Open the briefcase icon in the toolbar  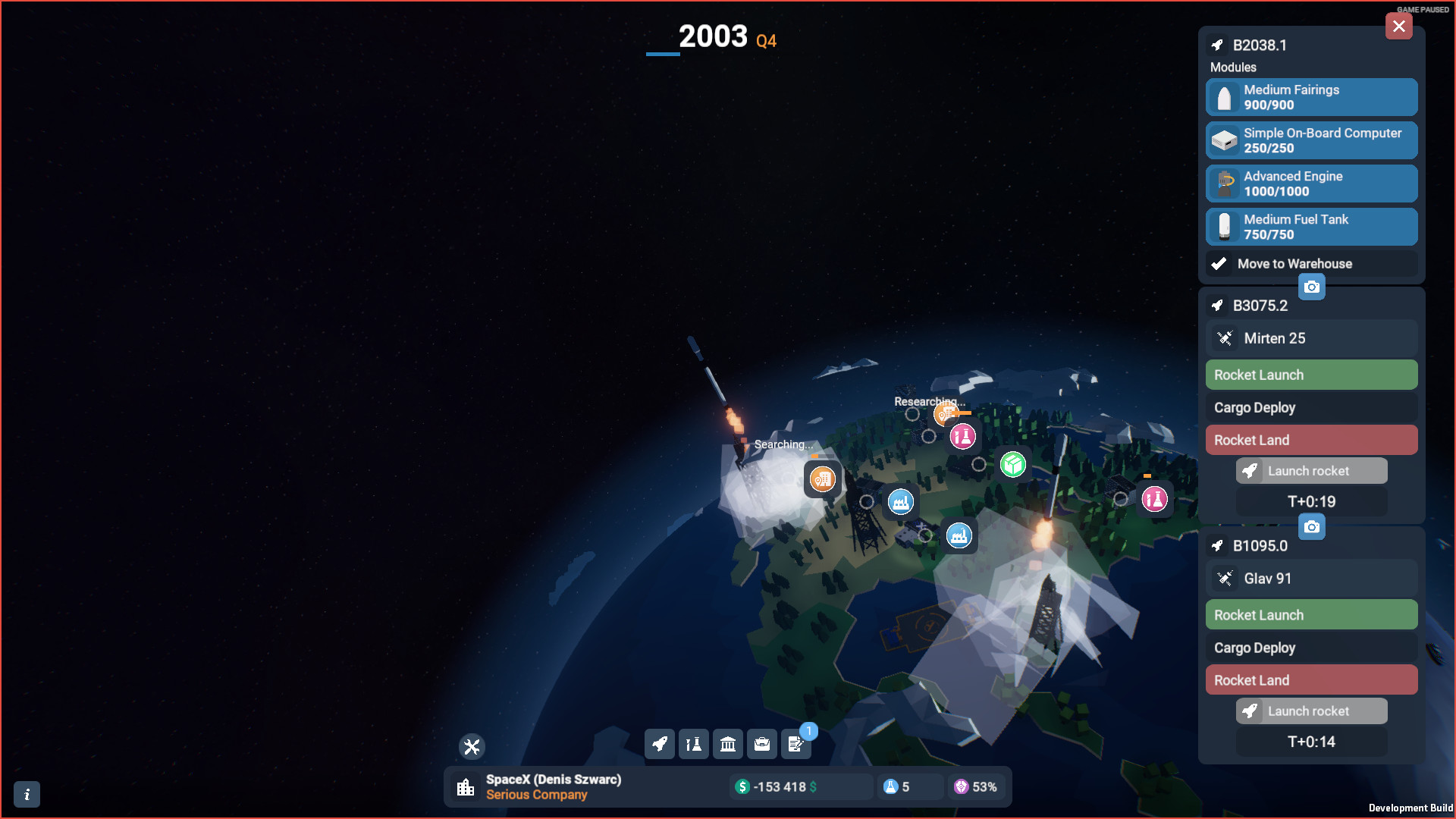761,744
